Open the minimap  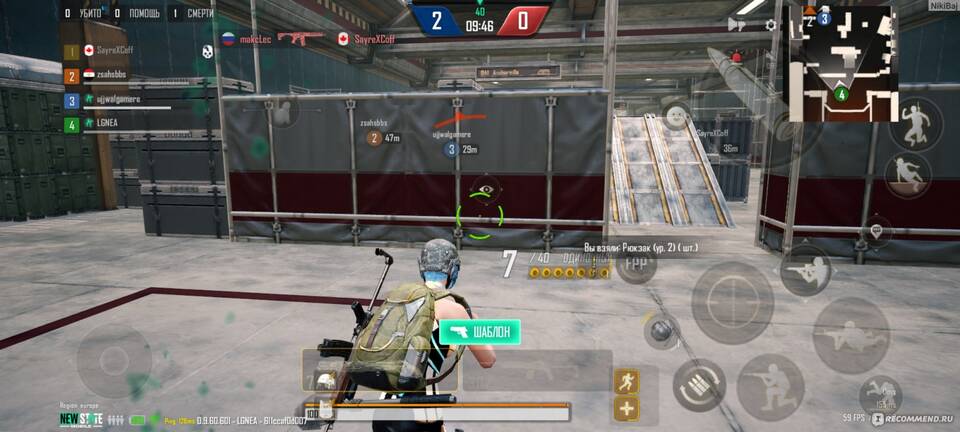click(840, 62)
